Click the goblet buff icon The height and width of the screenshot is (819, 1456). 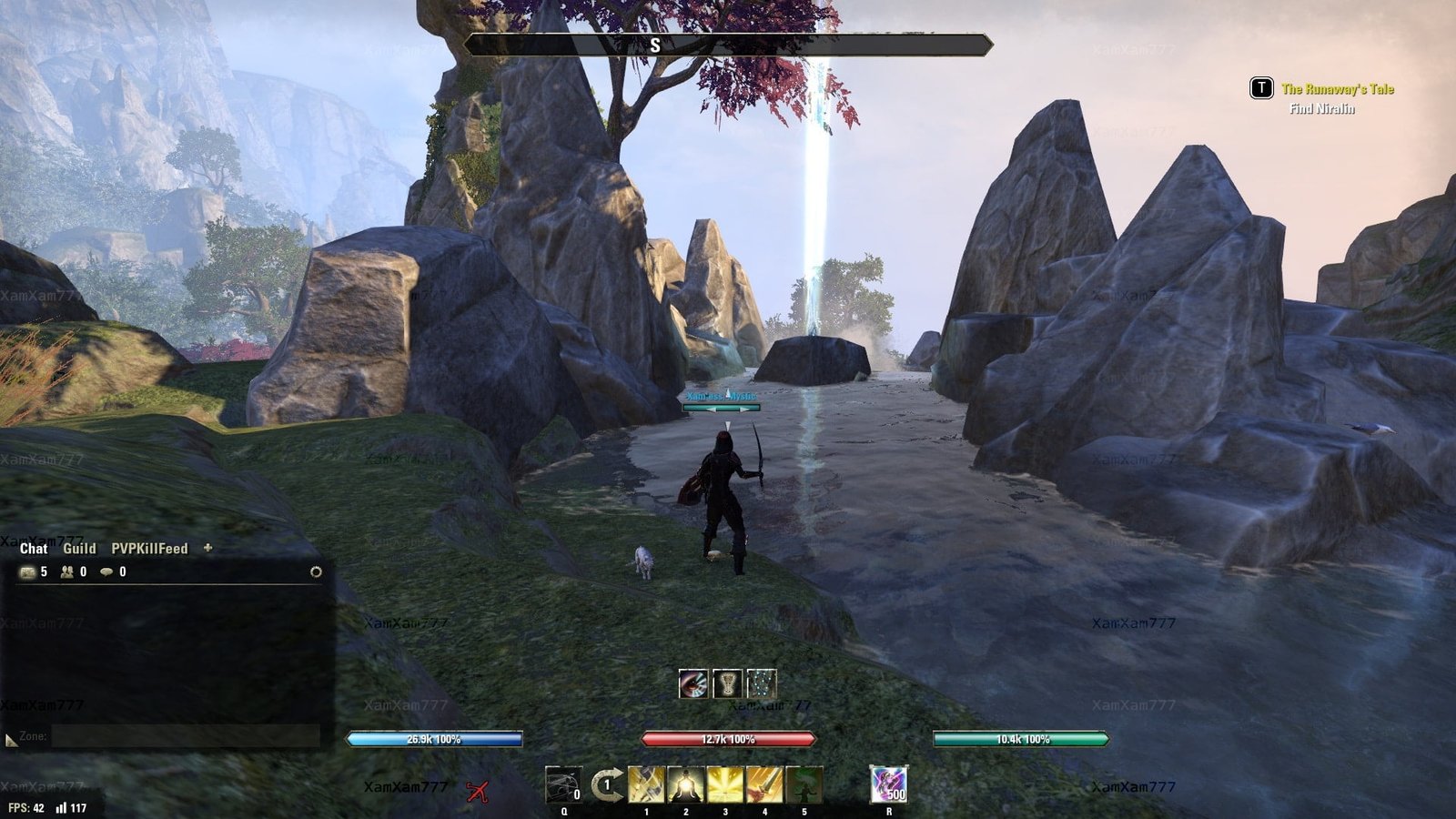(x=727, y=683)
